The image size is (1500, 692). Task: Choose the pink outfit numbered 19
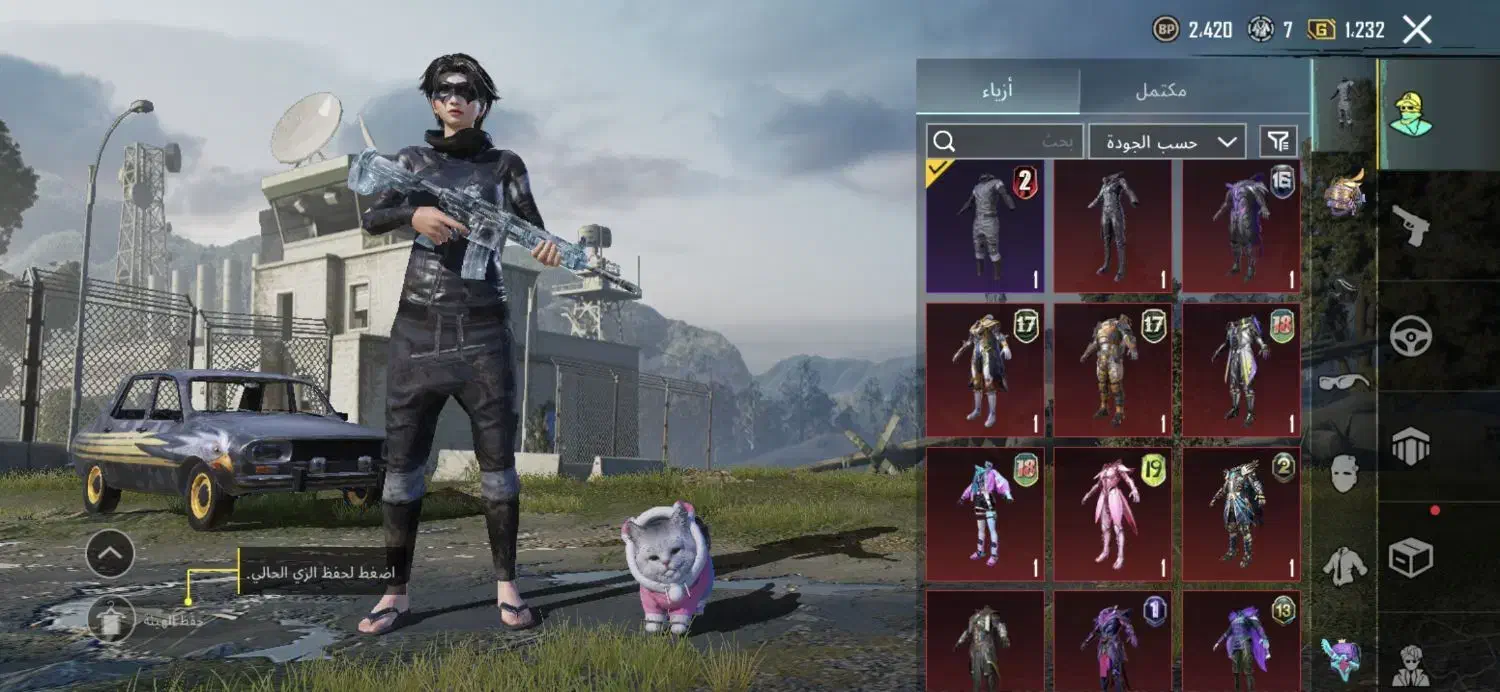[x=1113, y=514]
